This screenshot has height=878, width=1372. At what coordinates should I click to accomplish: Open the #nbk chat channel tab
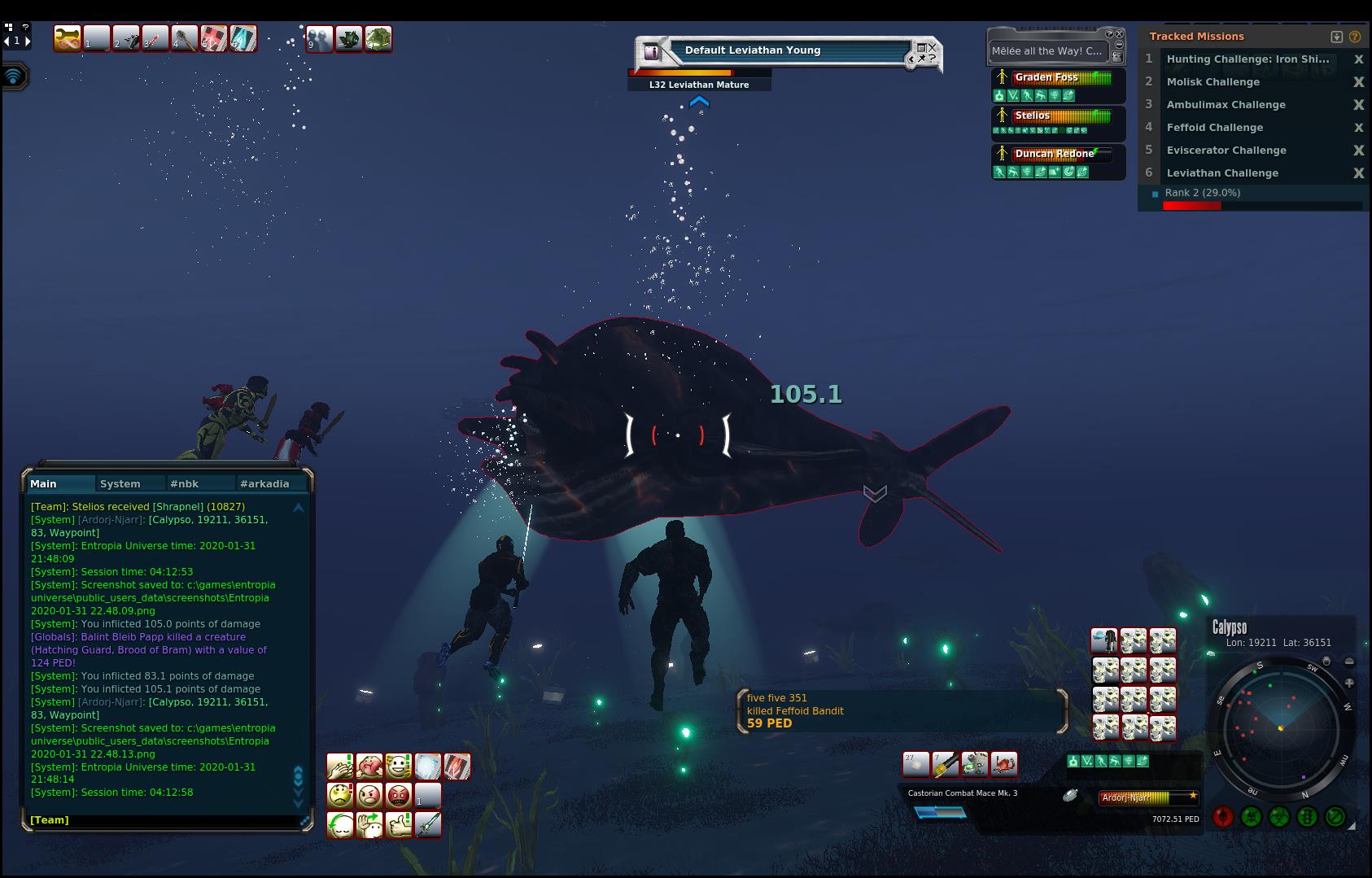(x=184, y=483)
